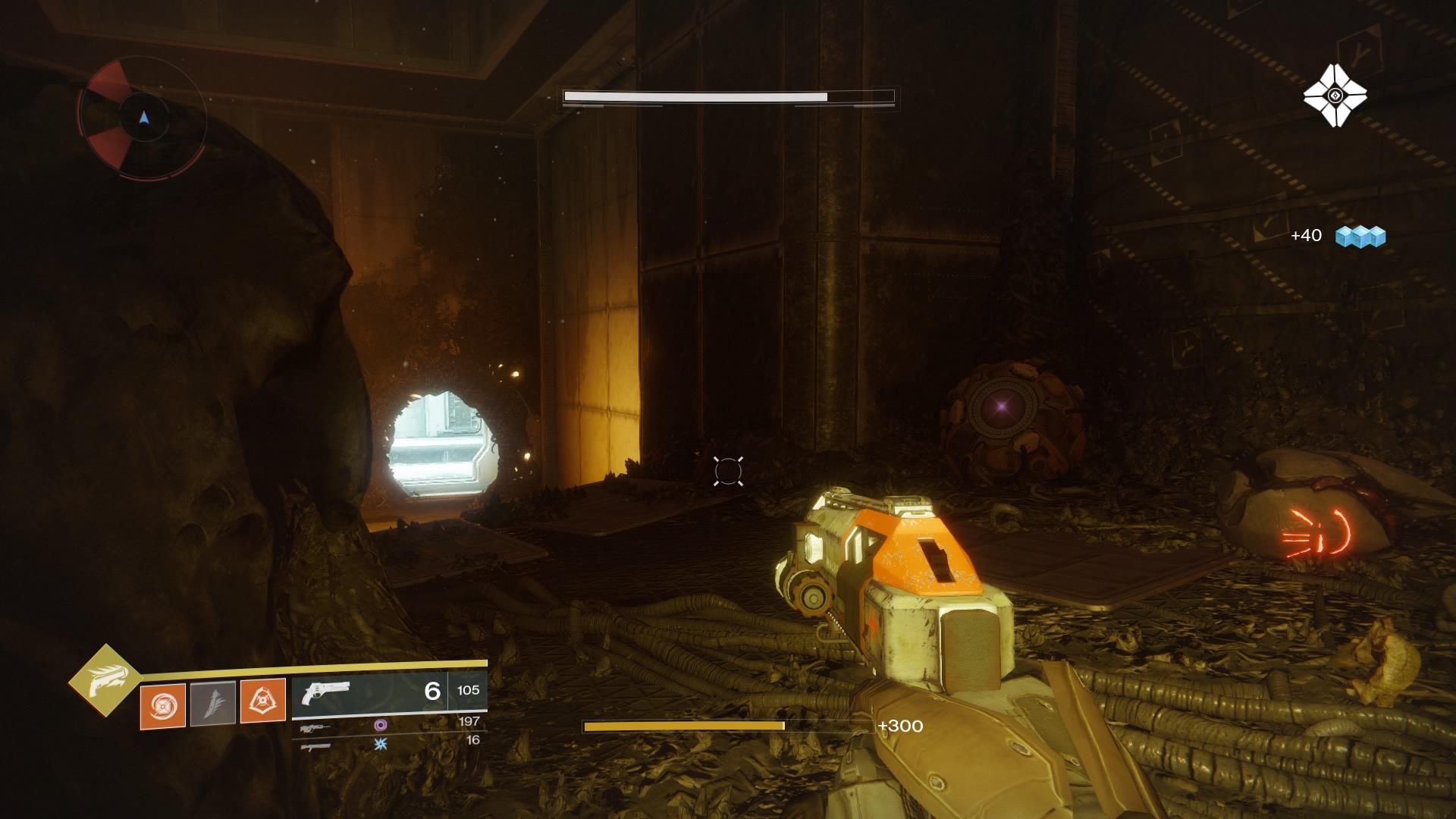Select the orange swirl grenade ability icon
The image size is (1456, 819).
(162, 706)
